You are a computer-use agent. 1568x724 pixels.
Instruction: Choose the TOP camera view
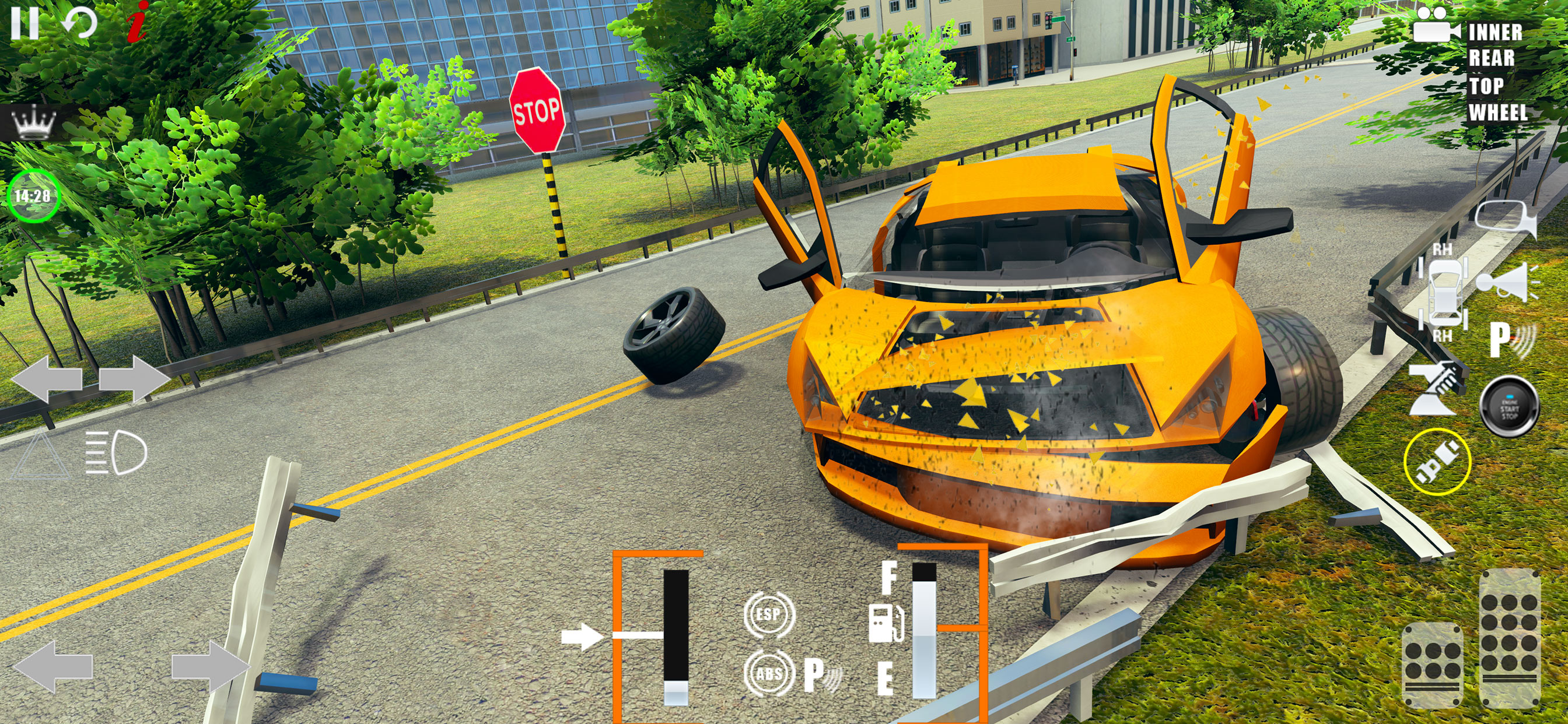tap(1486, 86)
